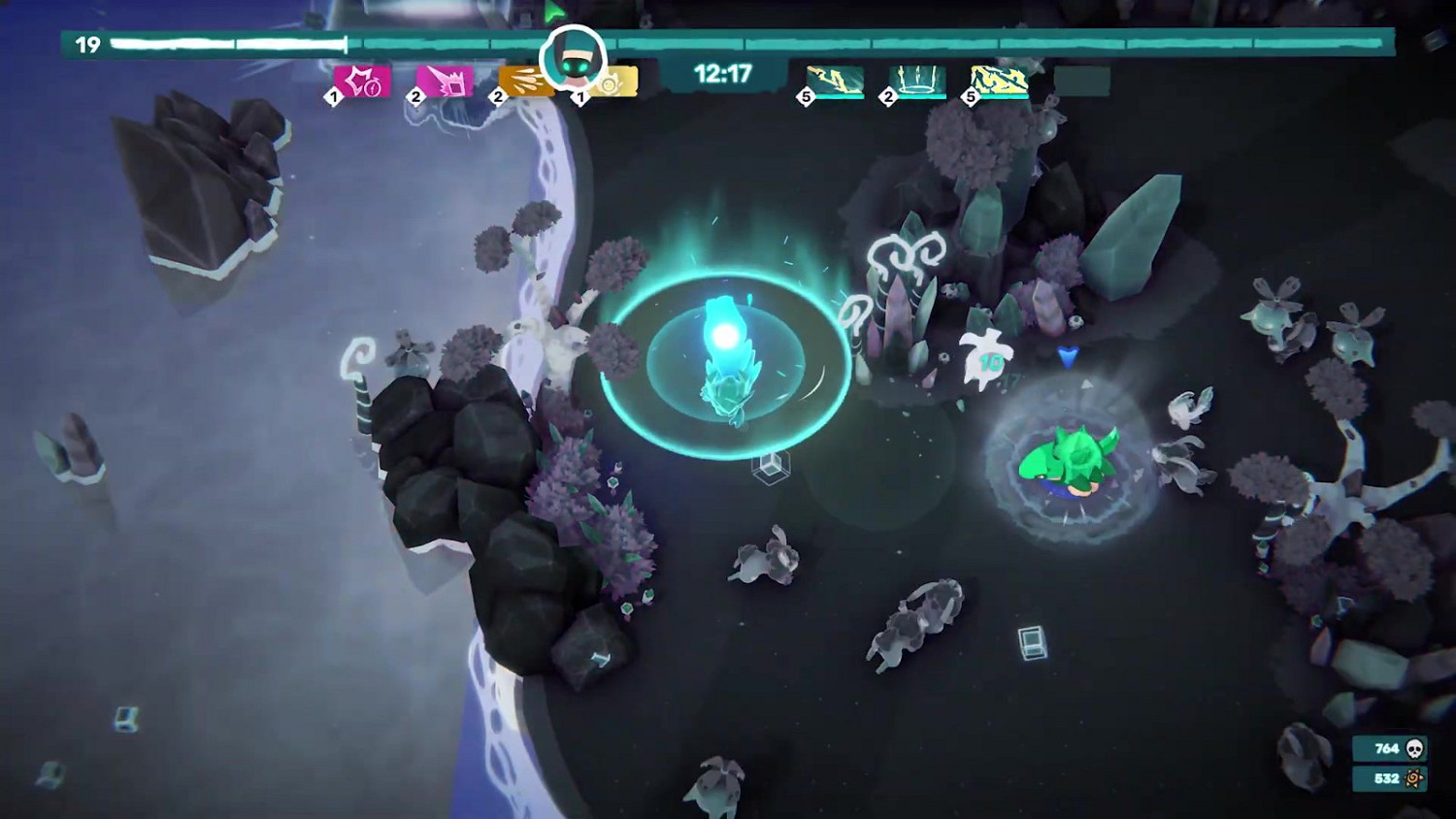1456x819 pixels.
Task: Click the skull kill-counter icon
Action: click(x=1416, y=747)
